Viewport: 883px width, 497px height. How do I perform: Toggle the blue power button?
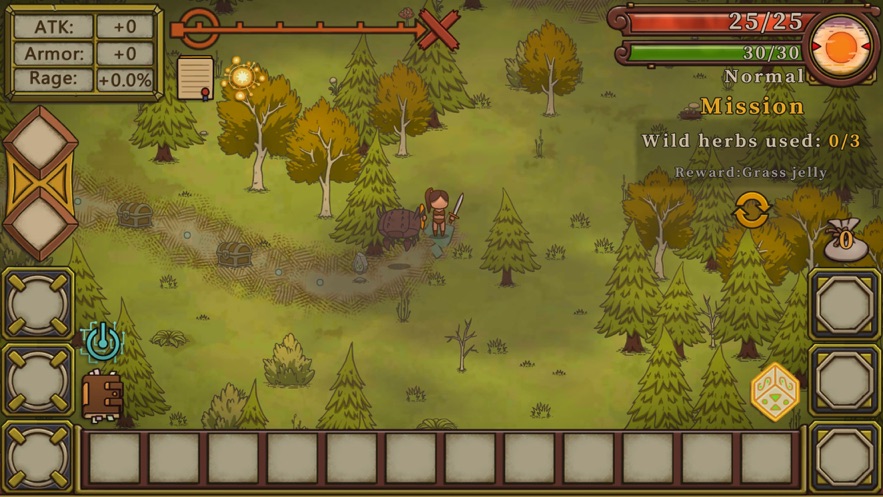tap(101, 342)
